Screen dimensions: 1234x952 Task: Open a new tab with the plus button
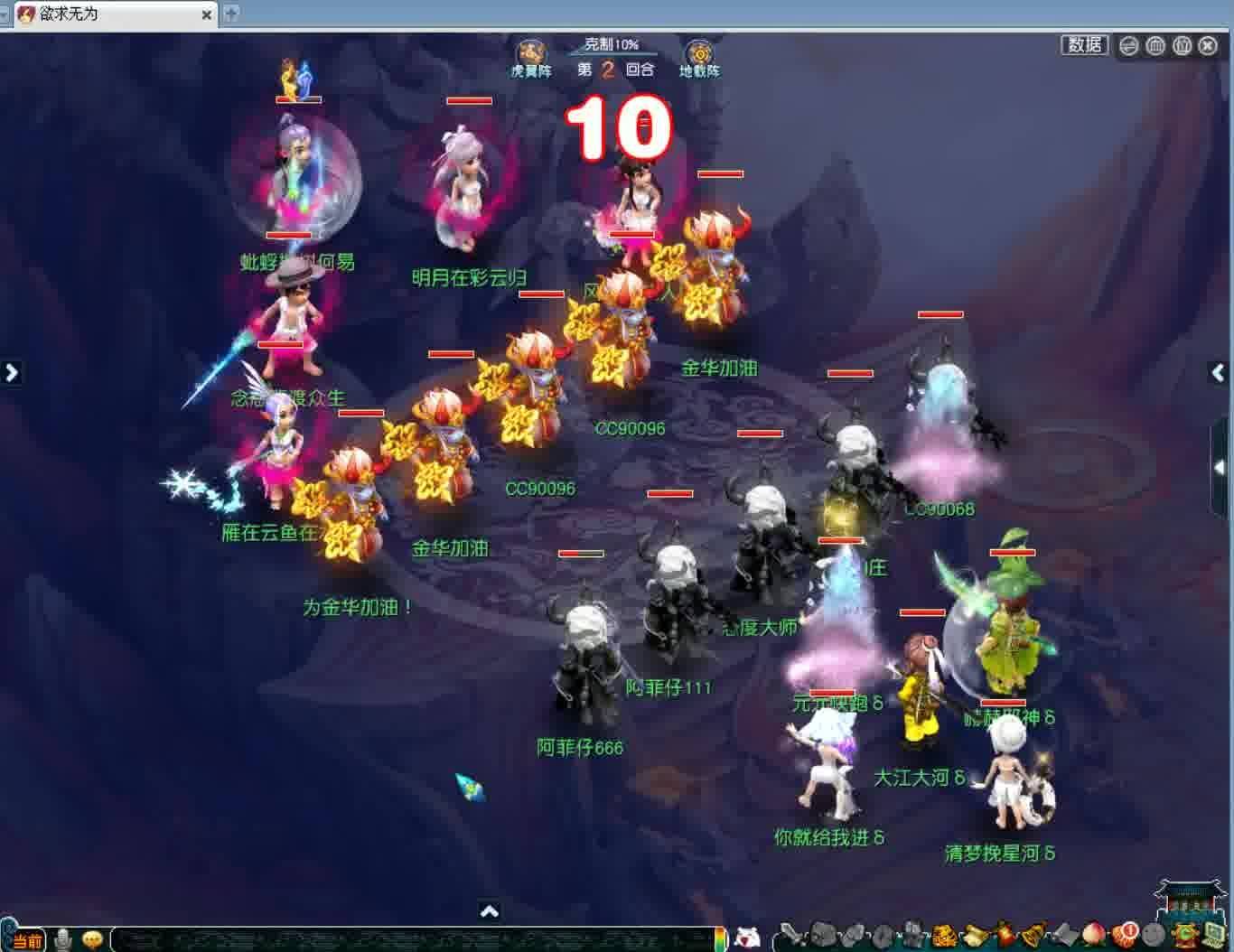tap(231, 14)
